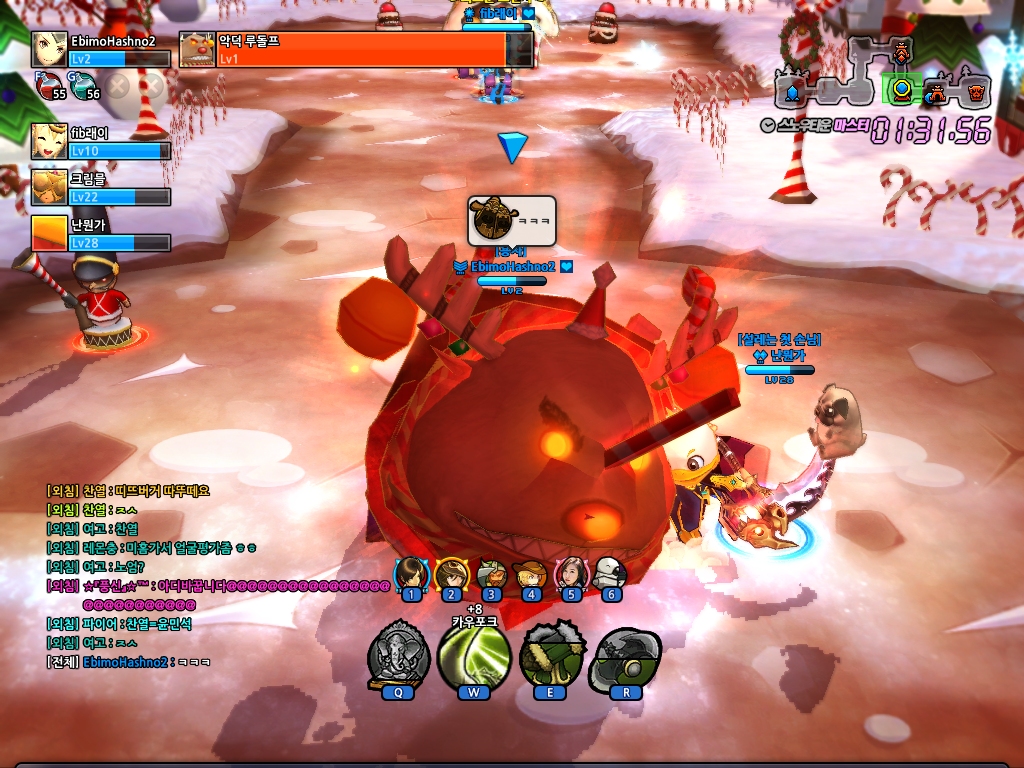Click own EbimoHashno2 portrait

pyautogui.click(x=50, y=49)
